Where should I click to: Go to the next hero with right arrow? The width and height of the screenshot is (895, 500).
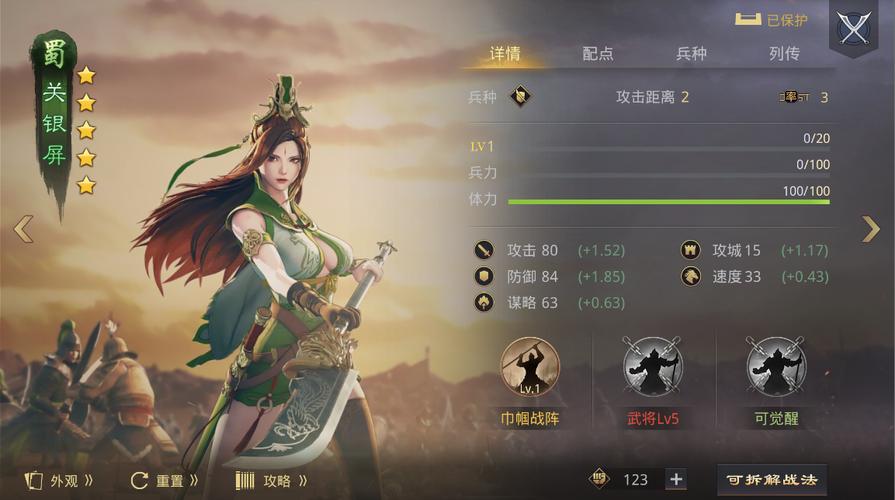[871, 229]
